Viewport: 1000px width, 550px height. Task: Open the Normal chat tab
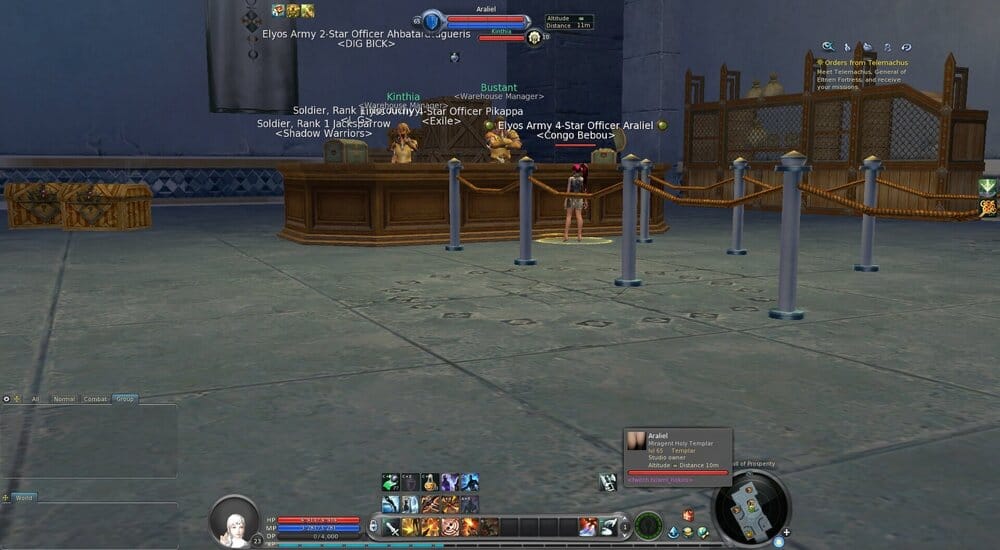[x=64, y=399]
